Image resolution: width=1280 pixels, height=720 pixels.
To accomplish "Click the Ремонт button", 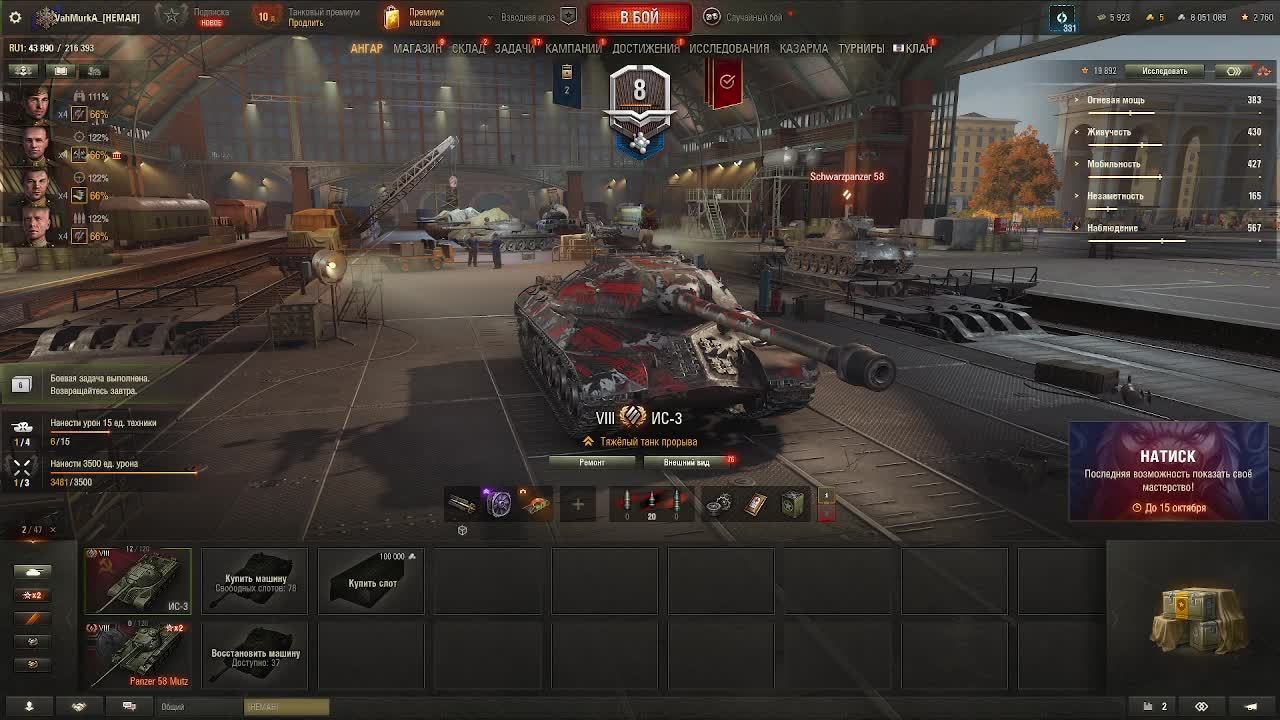I will tap(592, 462).
